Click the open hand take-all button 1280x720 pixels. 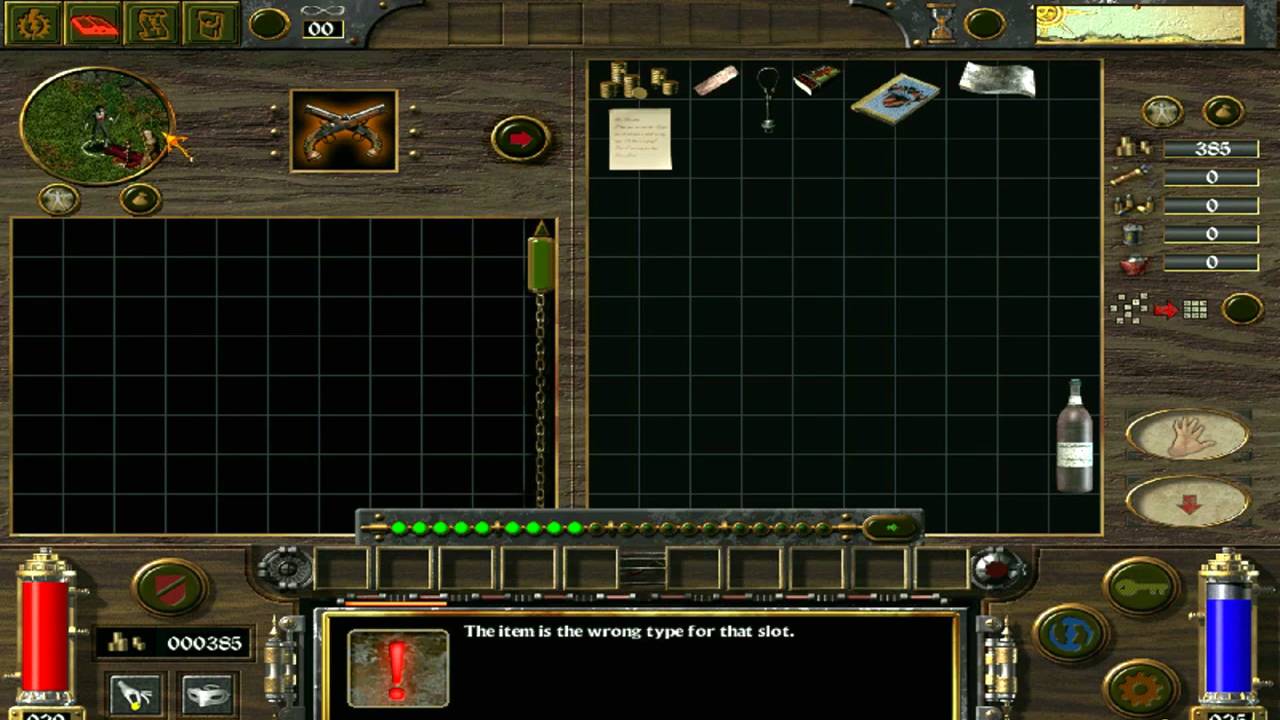(1187, 435)
